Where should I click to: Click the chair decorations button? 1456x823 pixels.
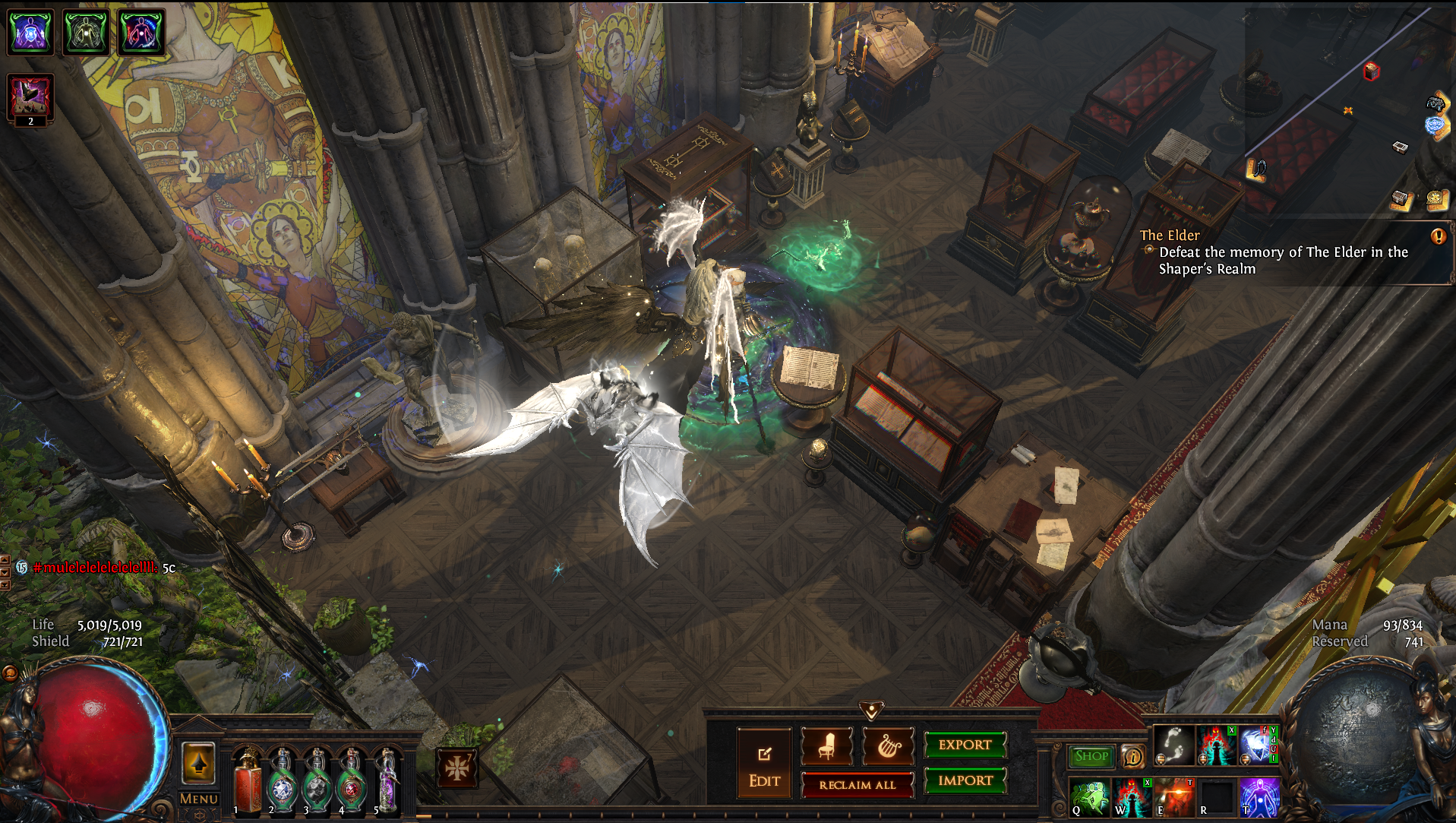click(826, 746)
